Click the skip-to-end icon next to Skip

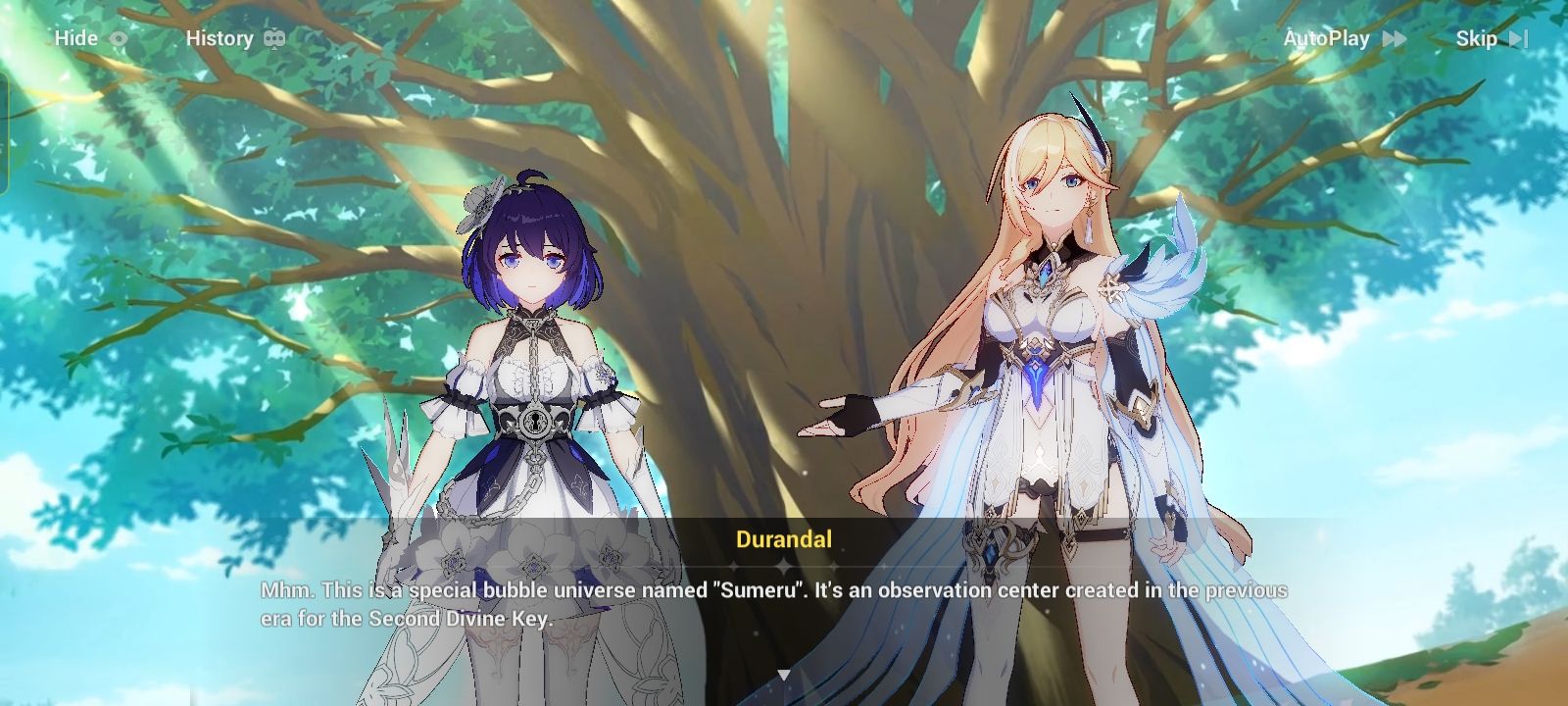(x=1520, y=39)
